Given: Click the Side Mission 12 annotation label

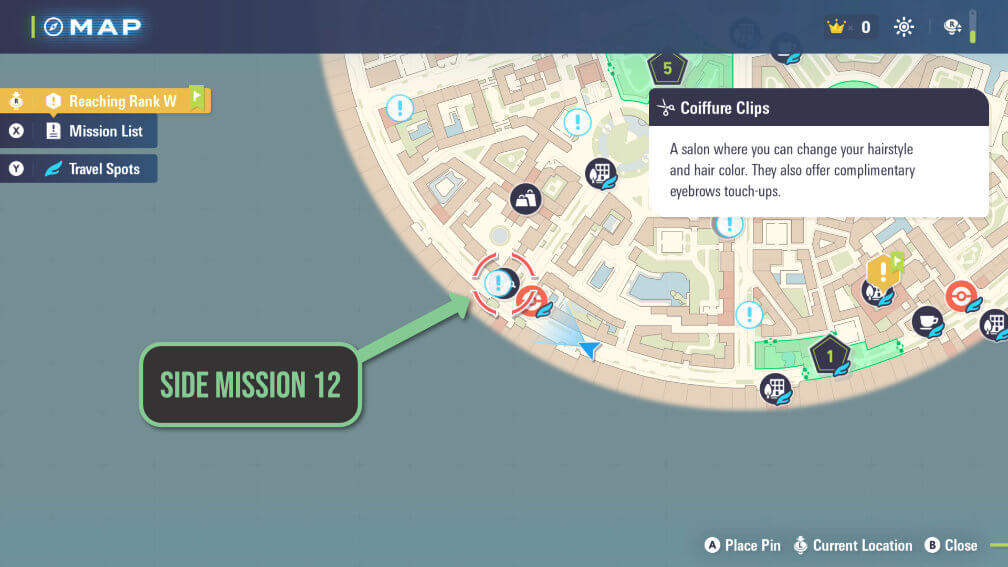Looking at the screenshot, I should click(x=250, y=385).
